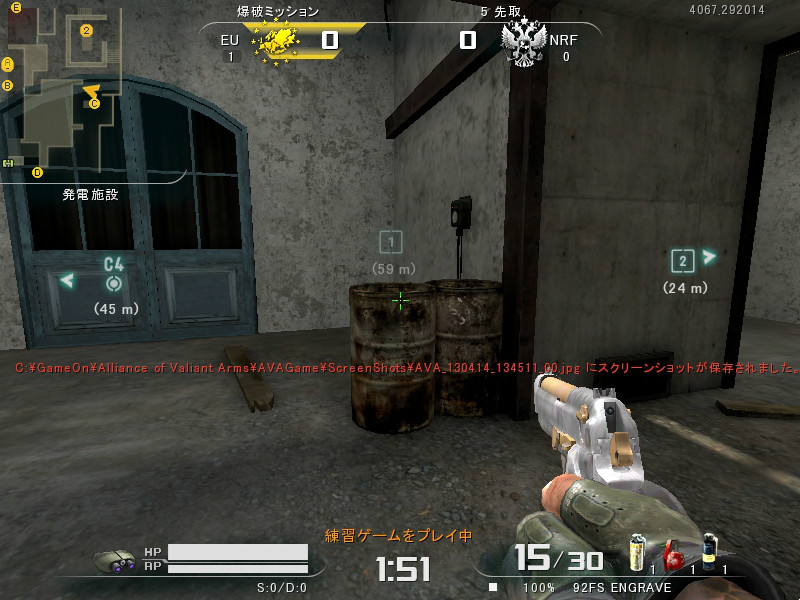Click the yellow player arrow on the minimap

click(x=90, y=91)
